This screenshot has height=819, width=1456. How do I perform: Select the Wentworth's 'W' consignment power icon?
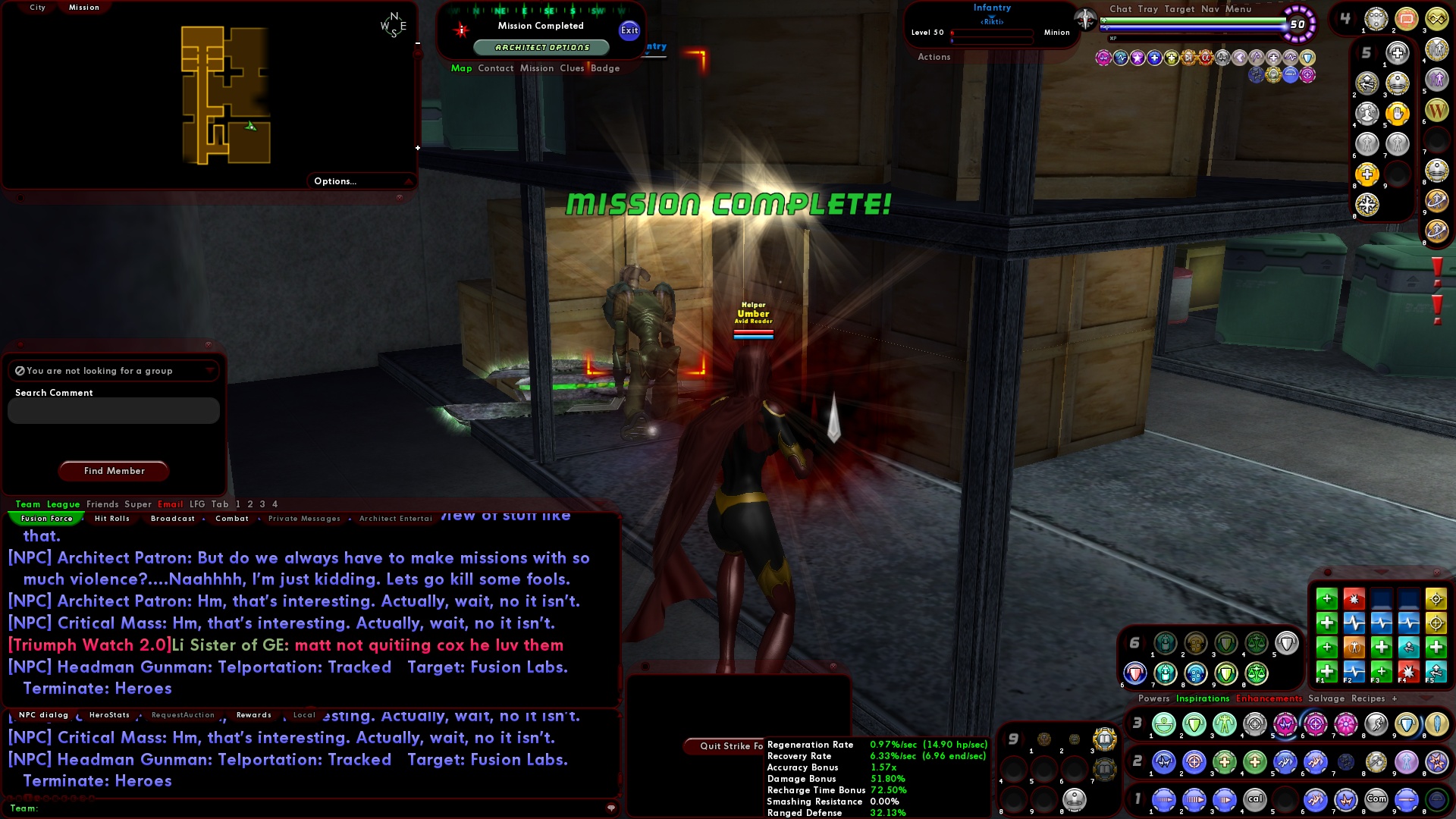tap(1436, 111)
